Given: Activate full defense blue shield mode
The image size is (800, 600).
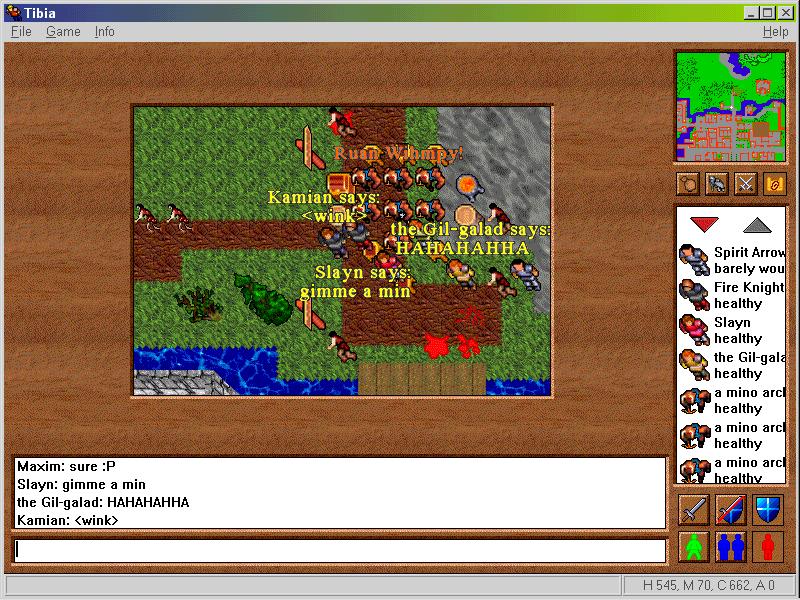Looking at the screenshot, I should pyautogui.click(x=768, y=510).
